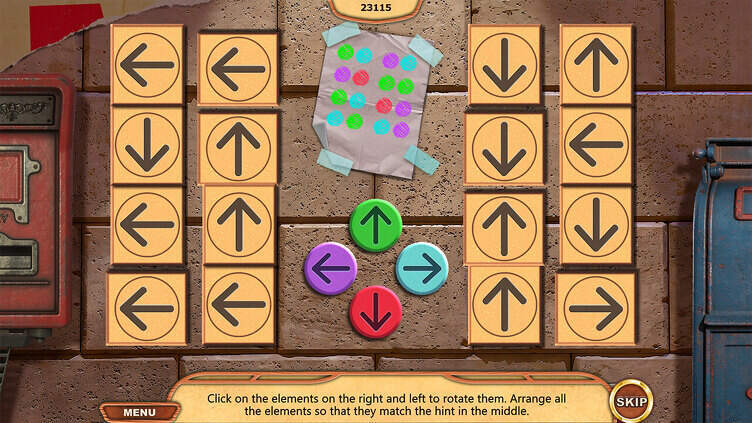Choose the cyan right-arrow round button
The height and width of the screenshot is (423, 752).
point(422,268)
